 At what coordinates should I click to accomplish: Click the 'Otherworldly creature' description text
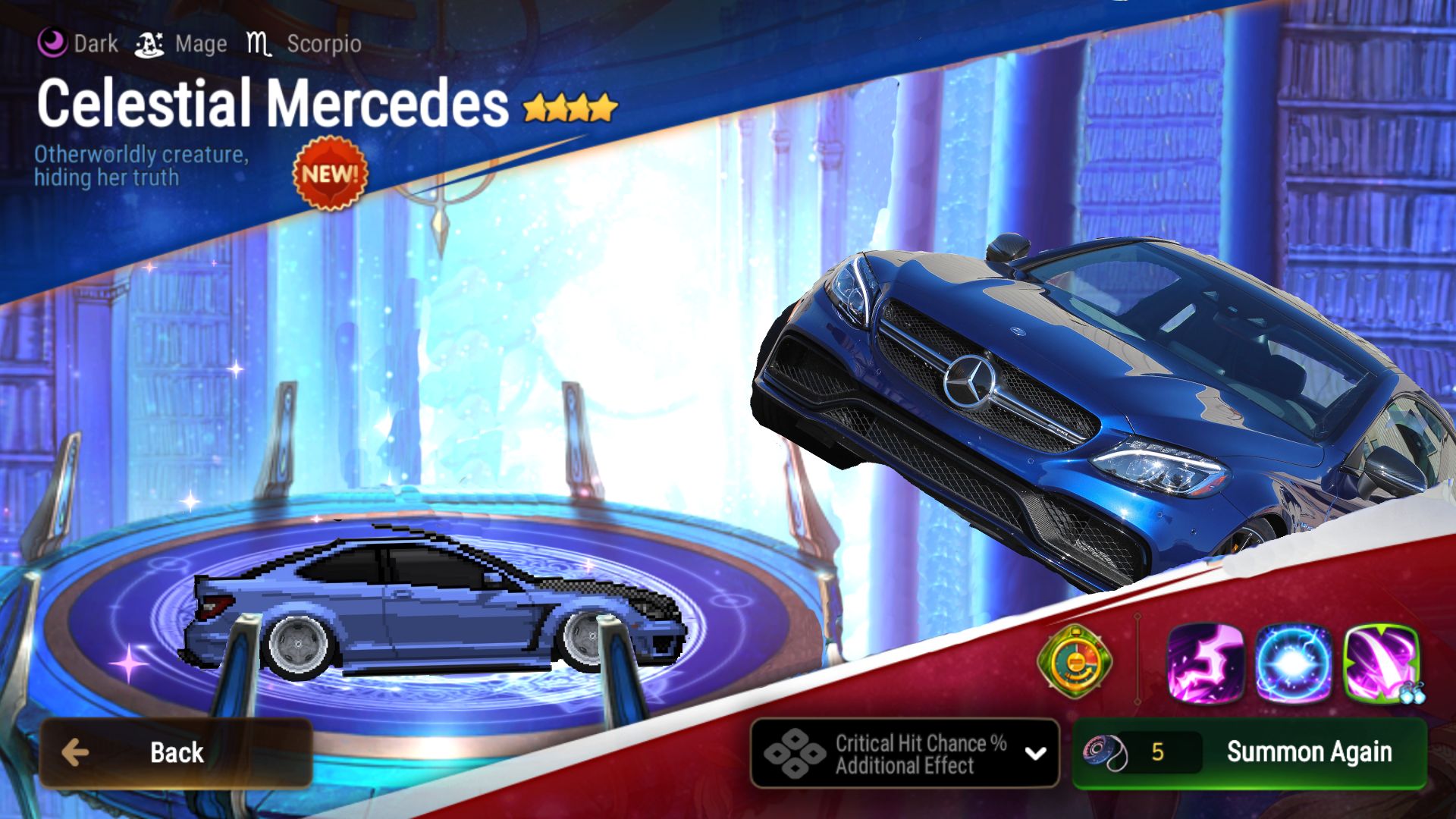point(140,168)
